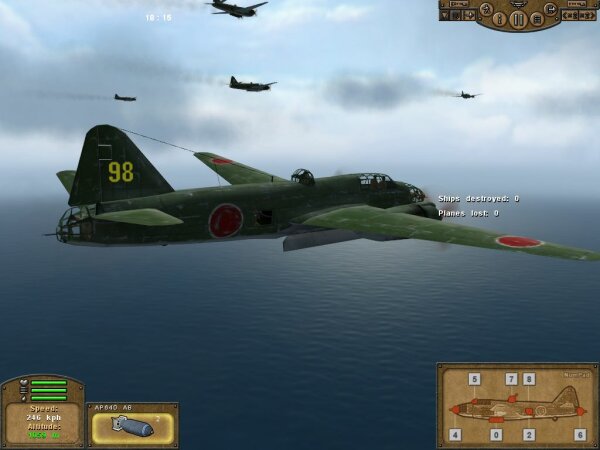The image size is (600, 450).
Task: Choose station 2 on the aircraft diagram
Action: pos(529,435)
